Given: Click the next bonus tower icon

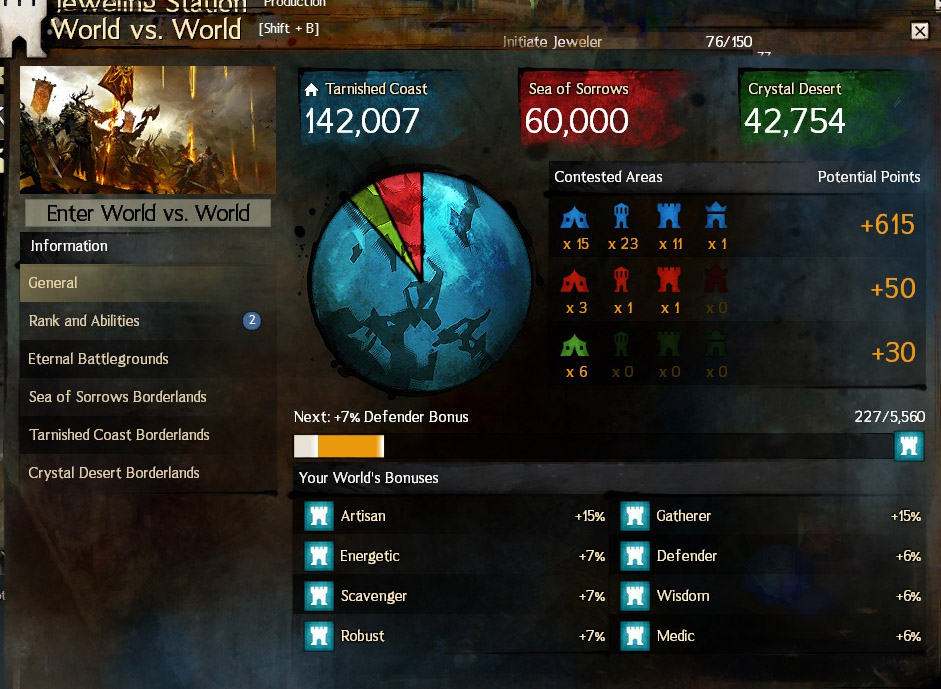Looking at the screenshot, I should click(x=908, y=446).
